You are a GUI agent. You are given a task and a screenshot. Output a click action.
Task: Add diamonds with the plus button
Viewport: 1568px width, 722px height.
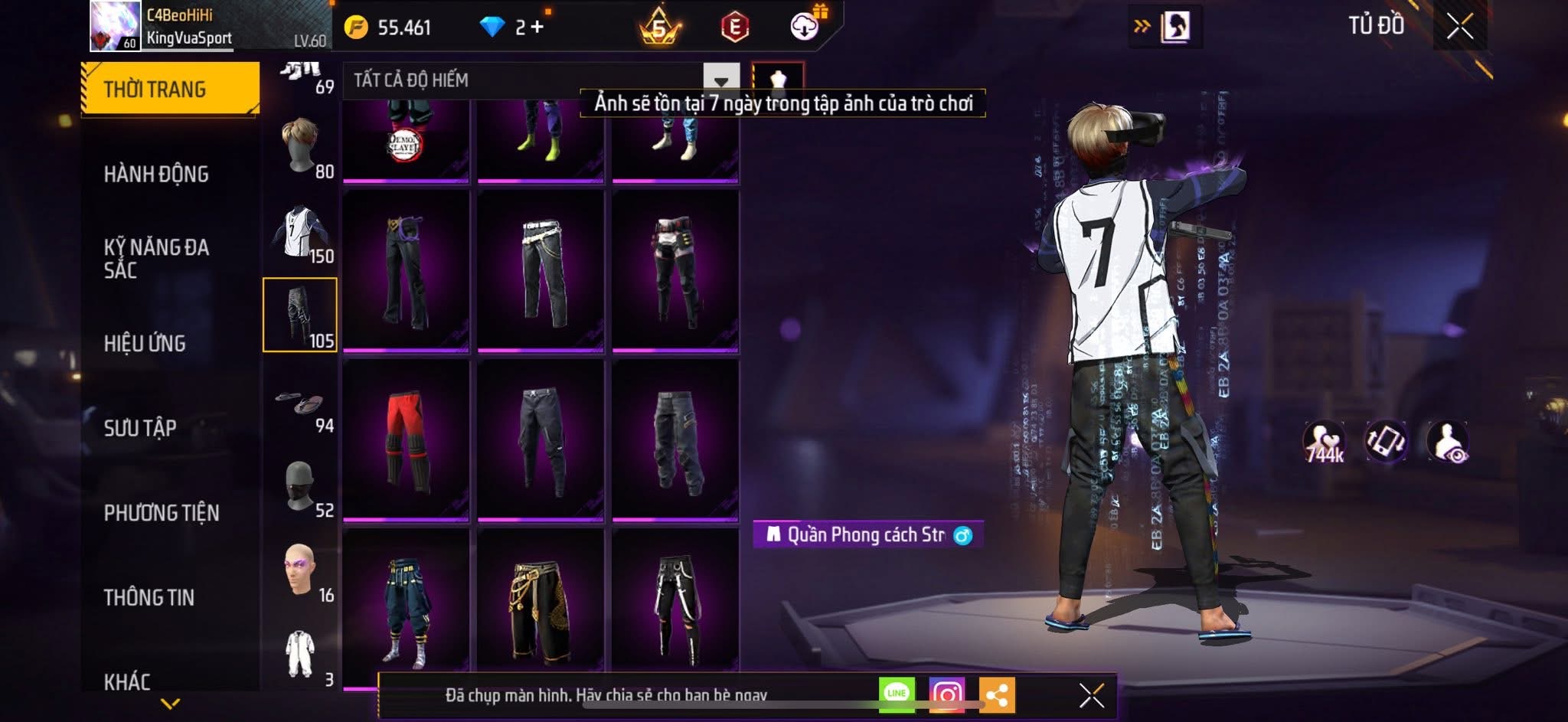pos(537,27)
